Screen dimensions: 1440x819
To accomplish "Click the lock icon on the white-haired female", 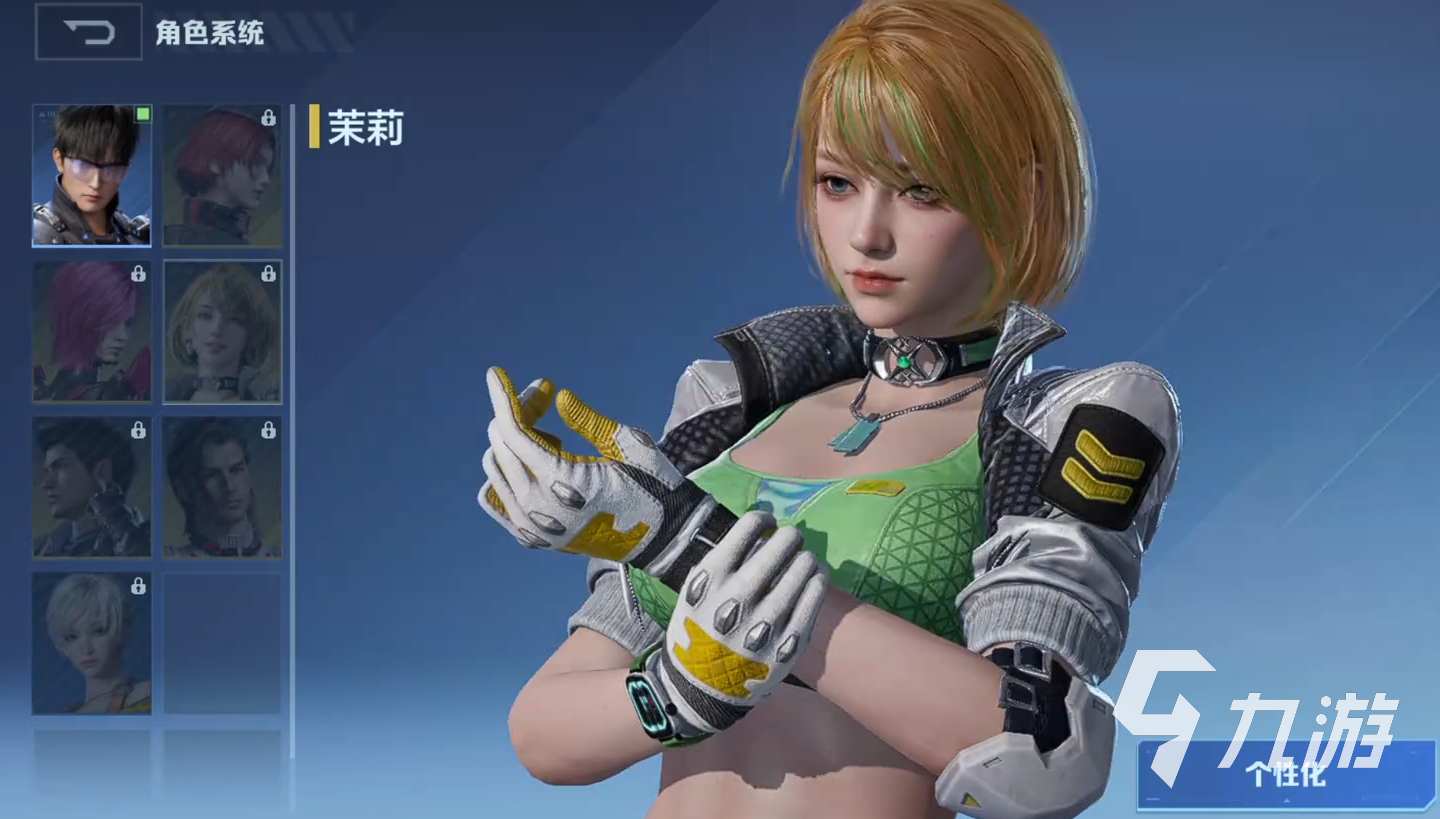I will [137, 588].
